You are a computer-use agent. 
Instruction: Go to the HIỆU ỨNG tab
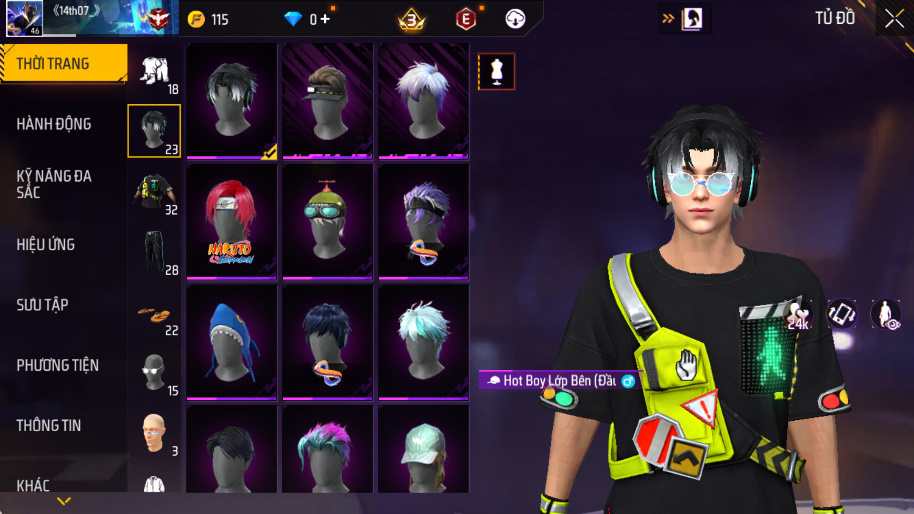click(46, 244)
